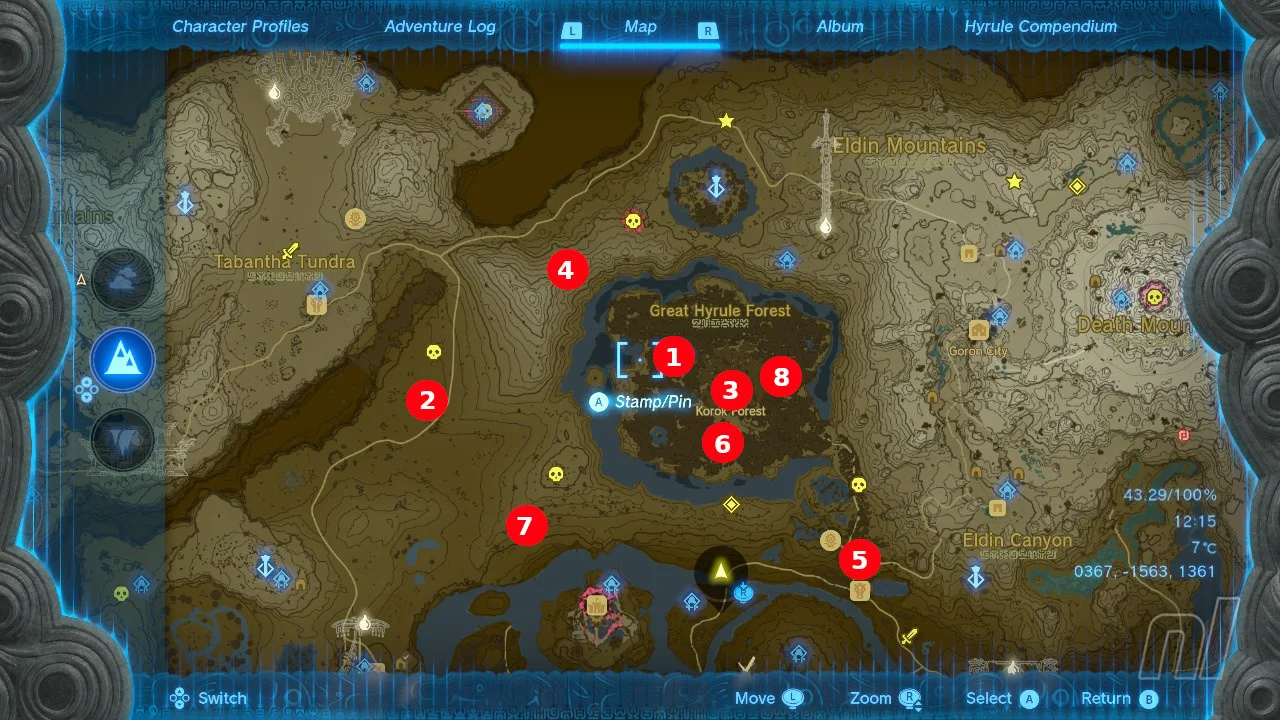Open the Adventure Log screen

(x=440, y=26)
